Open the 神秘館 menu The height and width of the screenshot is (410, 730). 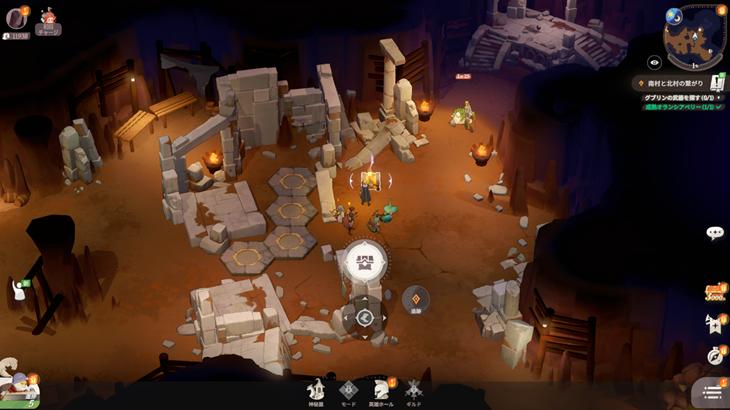(x=316, y=391)
